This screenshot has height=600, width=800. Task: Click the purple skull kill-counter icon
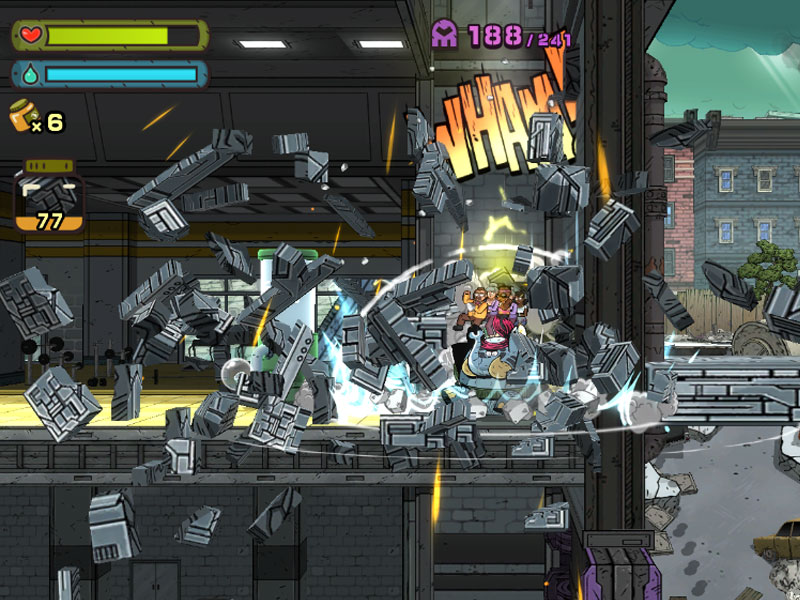[x=445, y=35]
